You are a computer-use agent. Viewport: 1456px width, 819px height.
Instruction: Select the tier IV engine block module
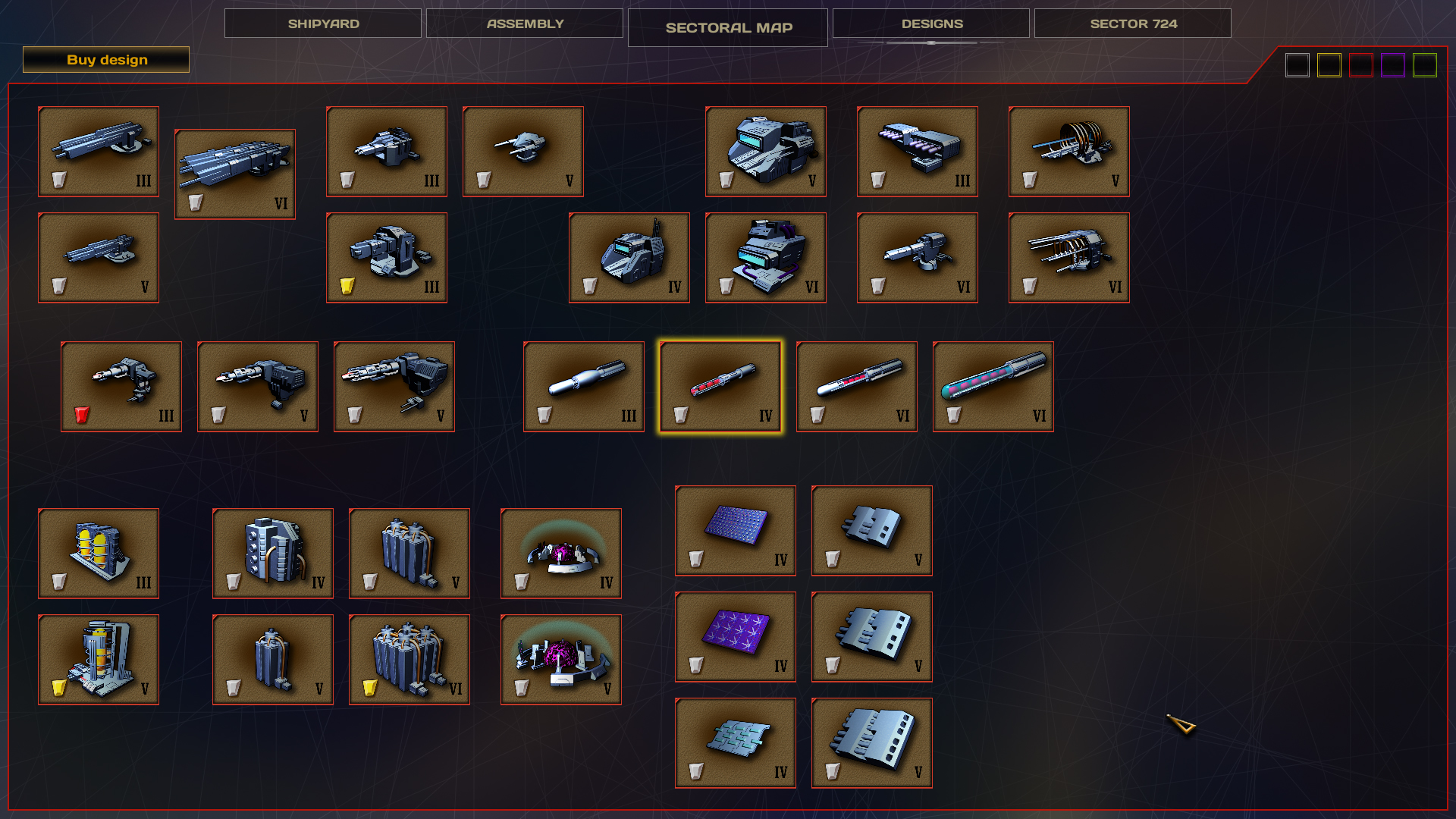click(x=273, y=550)
